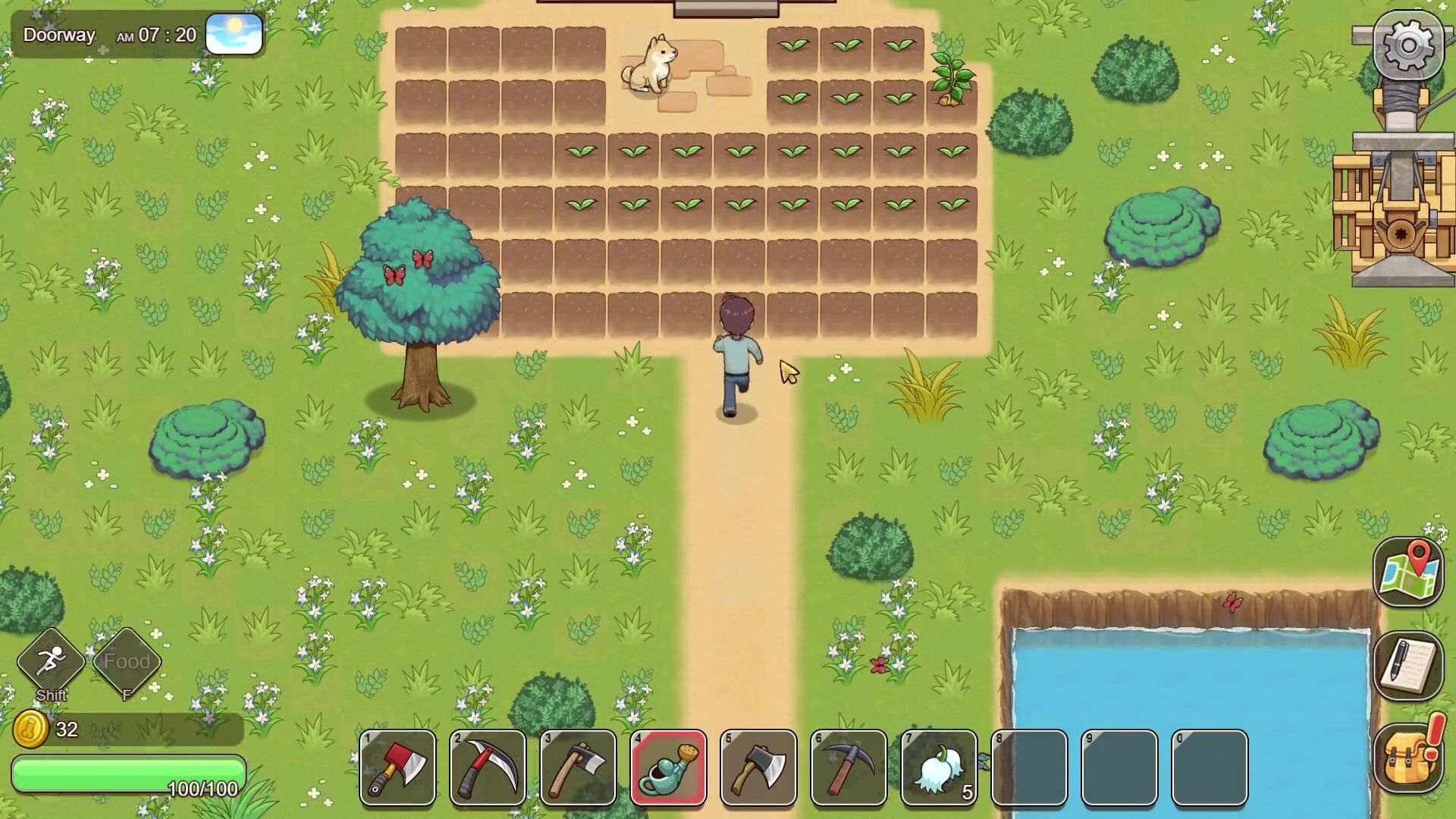Equip the grey axe in slot 5

758,767
